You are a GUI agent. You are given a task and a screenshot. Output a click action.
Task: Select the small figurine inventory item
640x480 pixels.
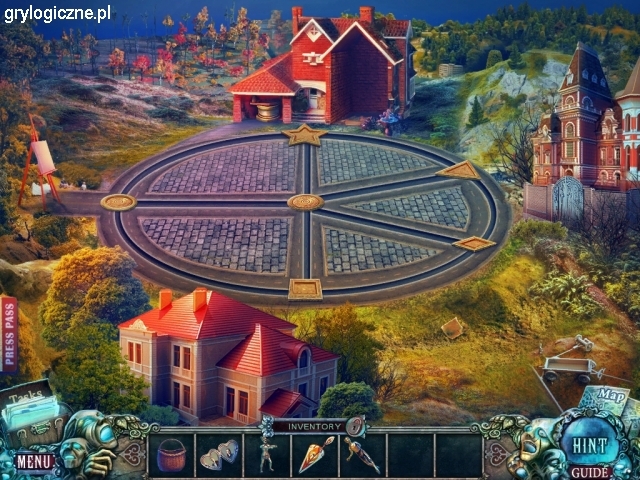(x=266, y=455)
